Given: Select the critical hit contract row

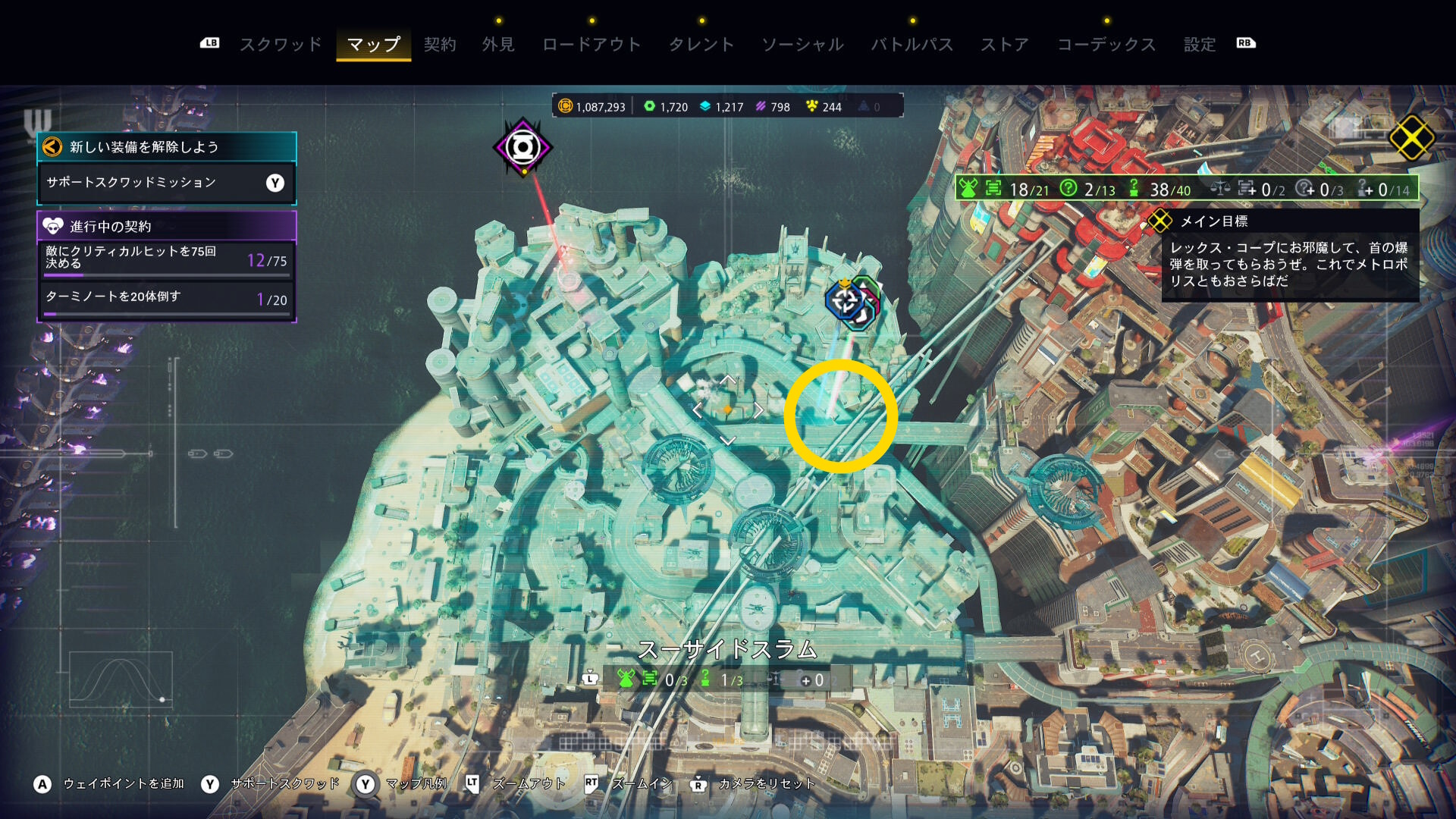Looking at the screenshot, I should click(x=166, y=259).
